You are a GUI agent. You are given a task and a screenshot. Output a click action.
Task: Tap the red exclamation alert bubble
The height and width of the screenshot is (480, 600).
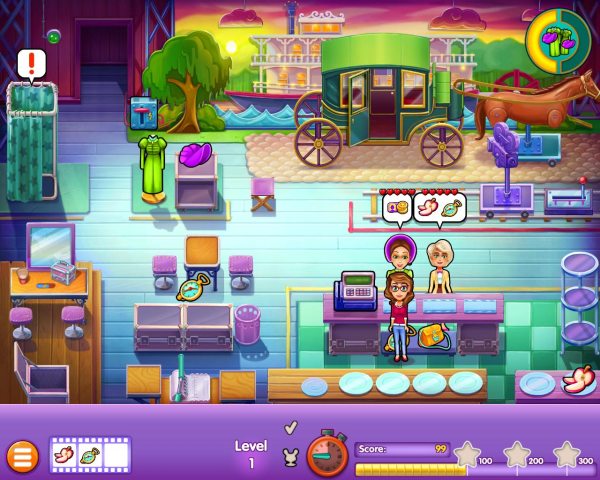tap(32, 65)
